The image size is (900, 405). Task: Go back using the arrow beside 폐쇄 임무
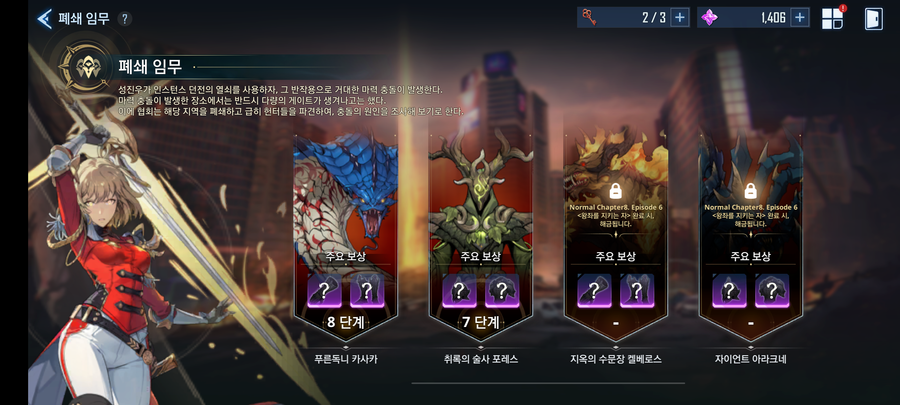44,18
